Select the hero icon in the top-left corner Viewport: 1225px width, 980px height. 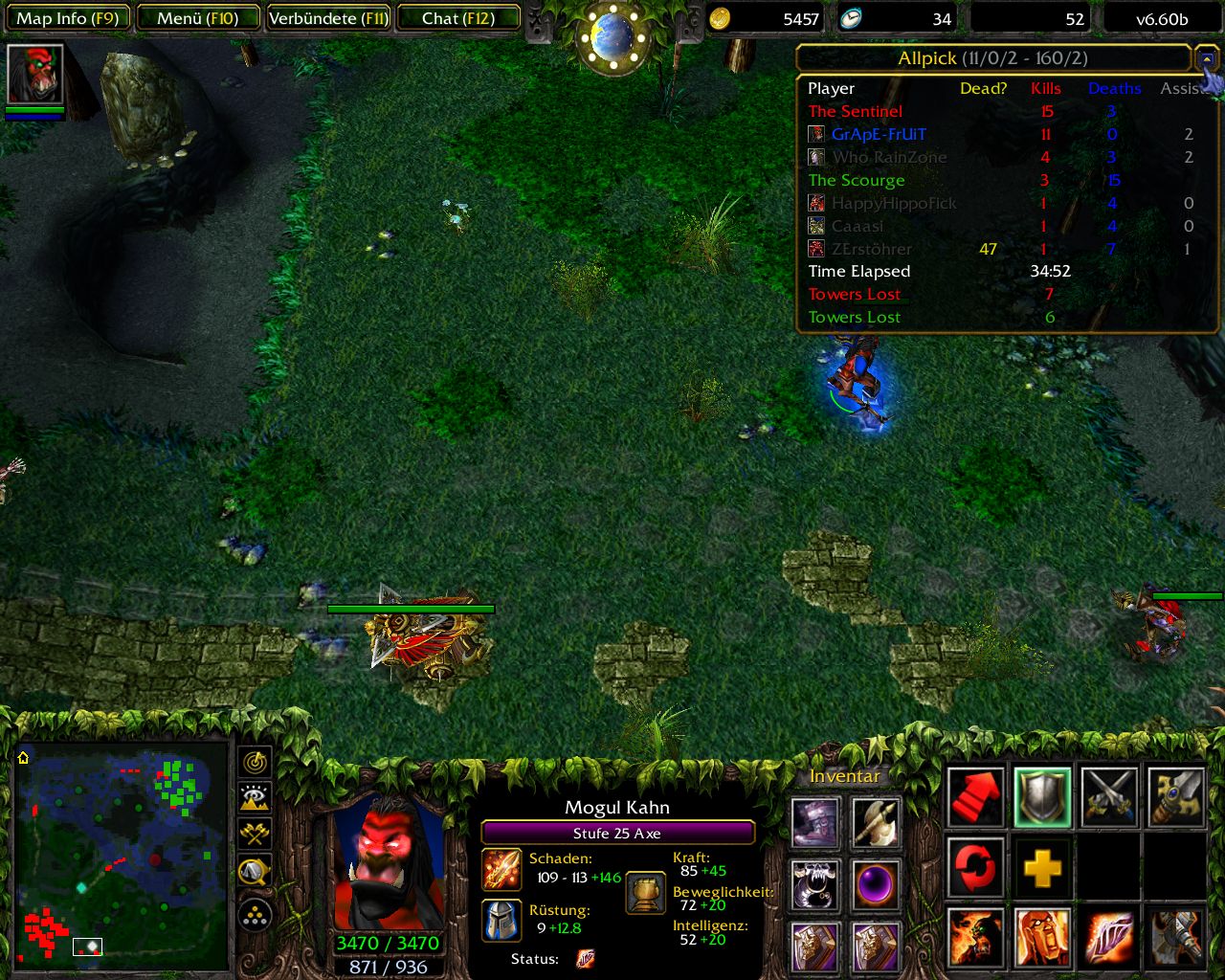click(35, 74)
